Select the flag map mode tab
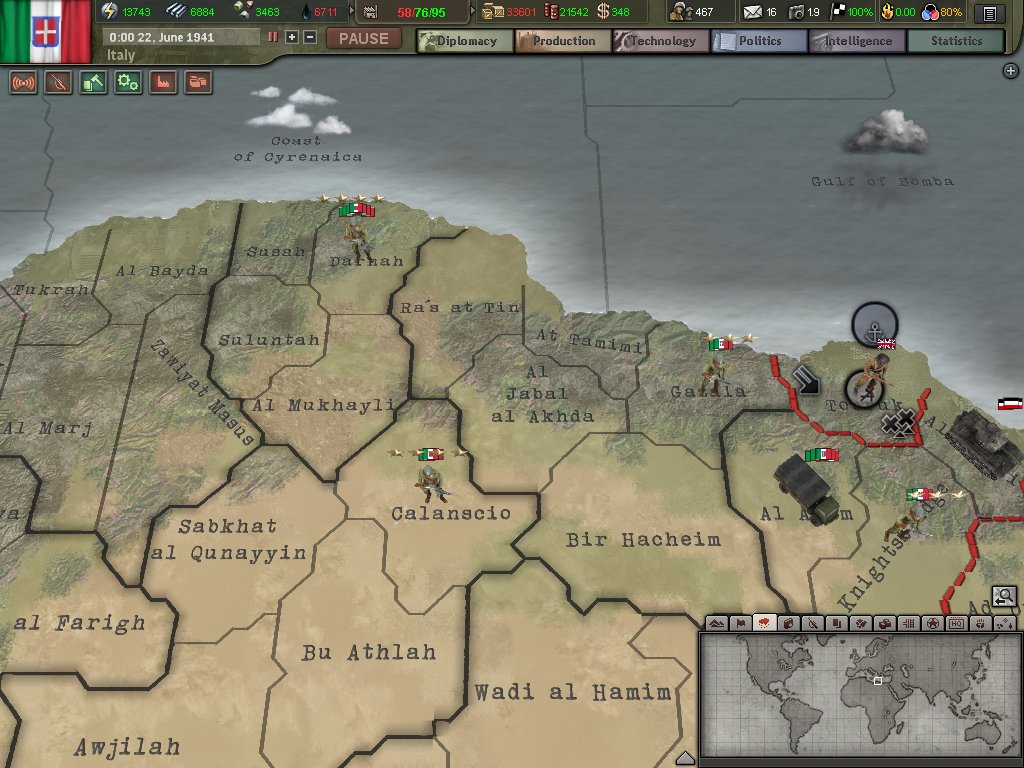The height and width of the screenshot is (768, 1024). [741, 623]
